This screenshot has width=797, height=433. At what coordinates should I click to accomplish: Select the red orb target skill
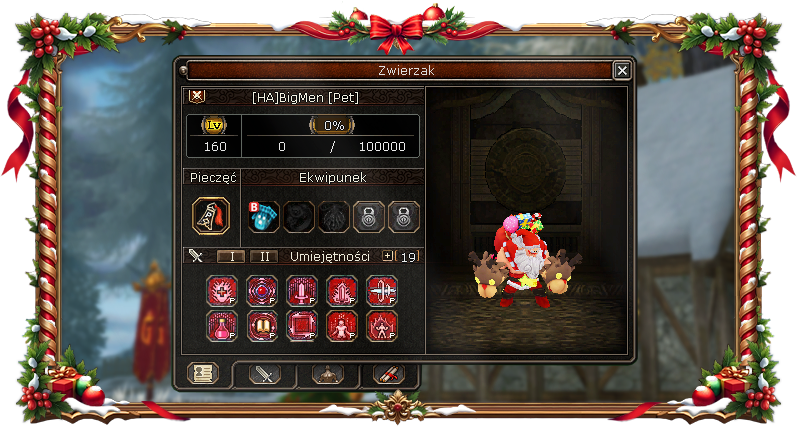pyautogui.click(x=261, y=291)
